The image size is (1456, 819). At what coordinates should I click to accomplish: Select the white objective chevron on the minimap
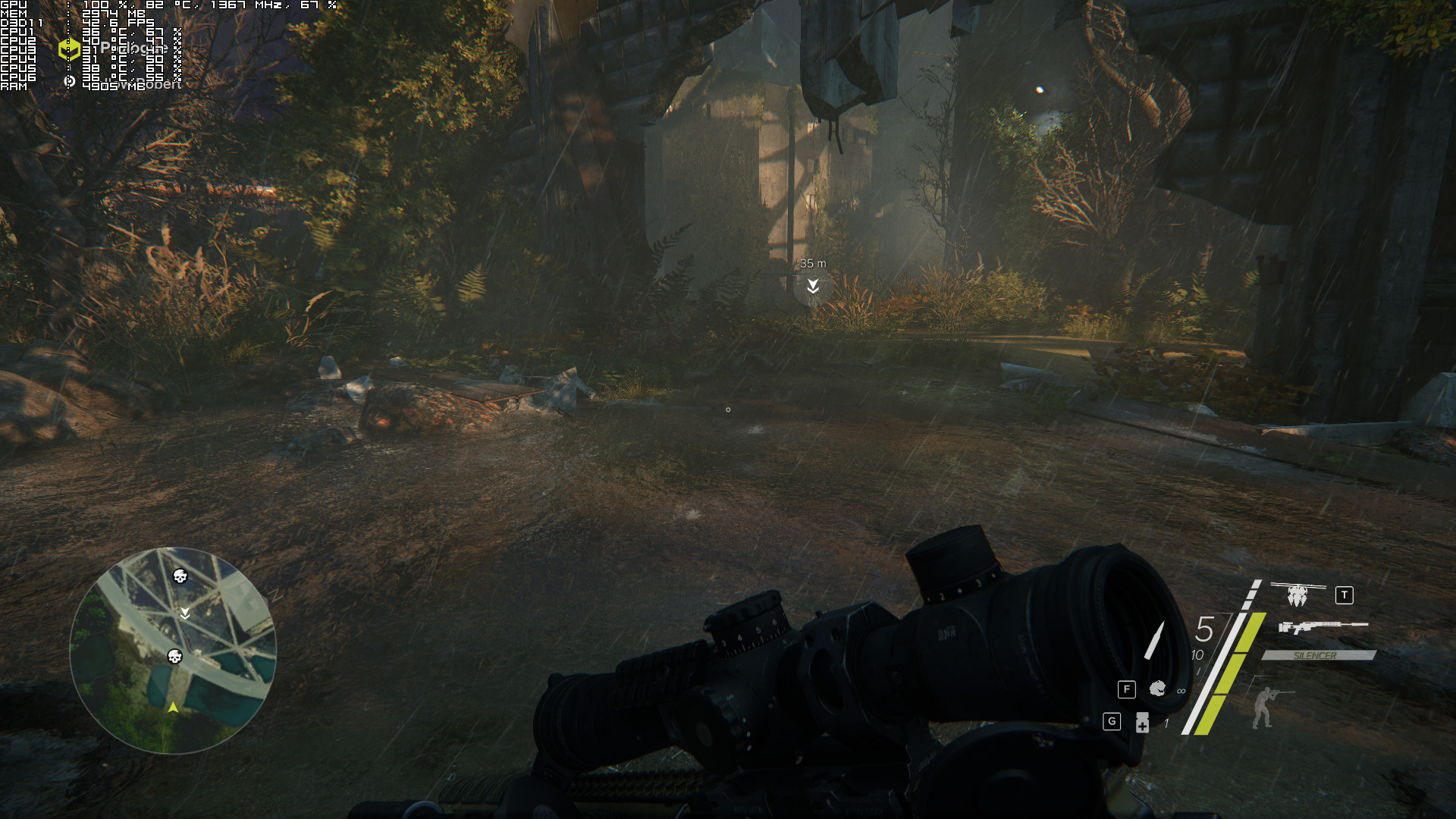[x=185, y=612]
